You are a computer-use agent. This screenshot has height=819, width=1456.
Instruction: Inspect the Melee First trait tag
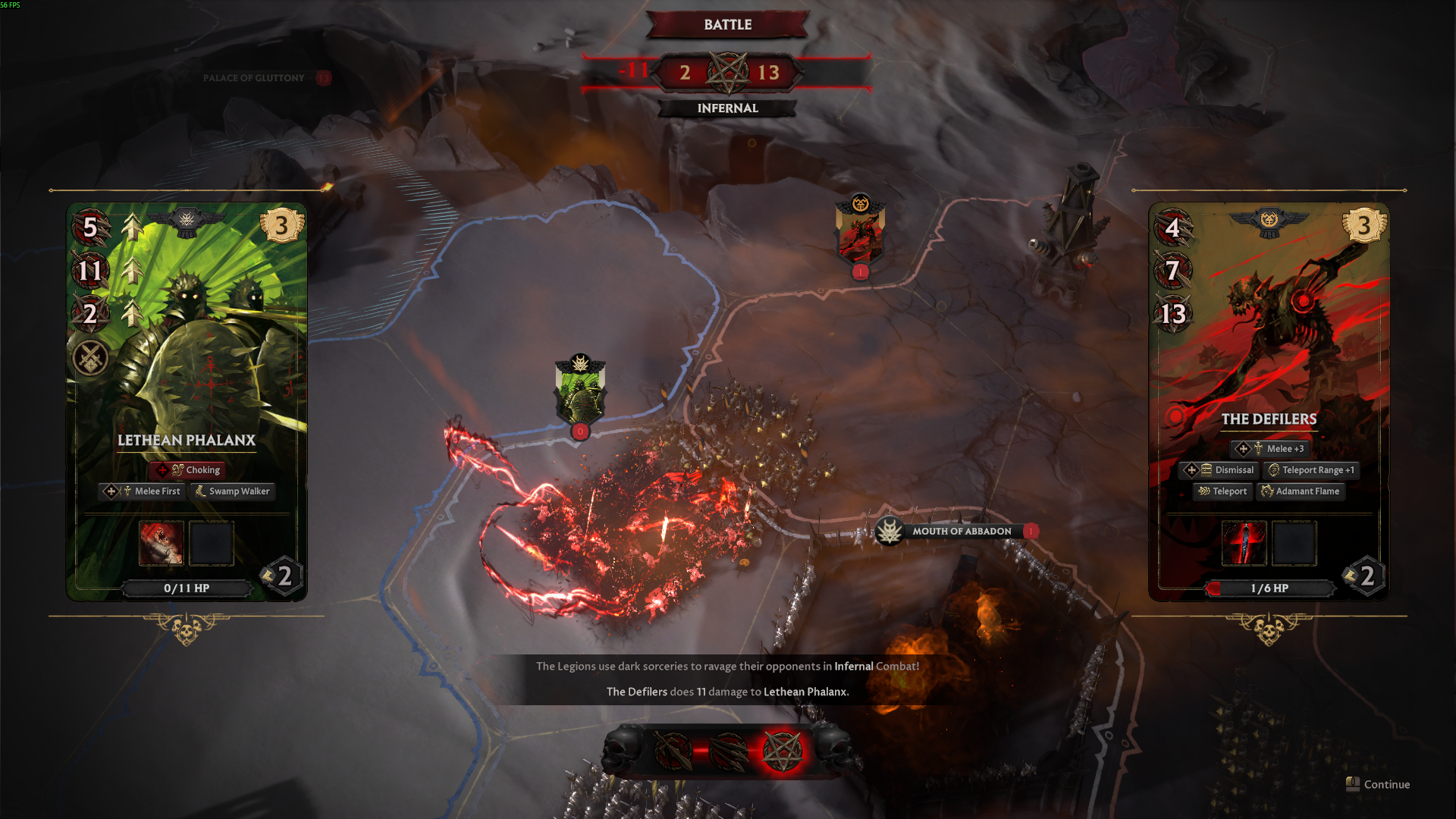(144, 491)
